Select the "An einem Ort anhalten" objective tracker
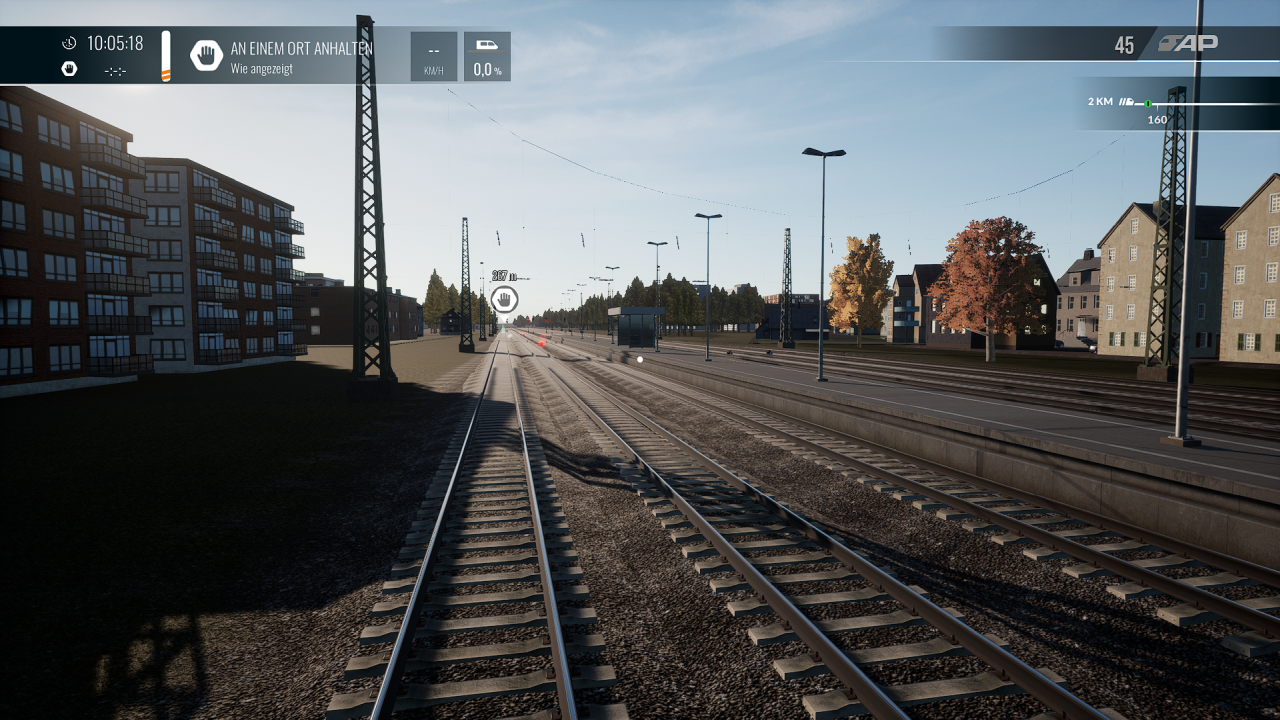 pyautogui.click(x=300, y=56)
